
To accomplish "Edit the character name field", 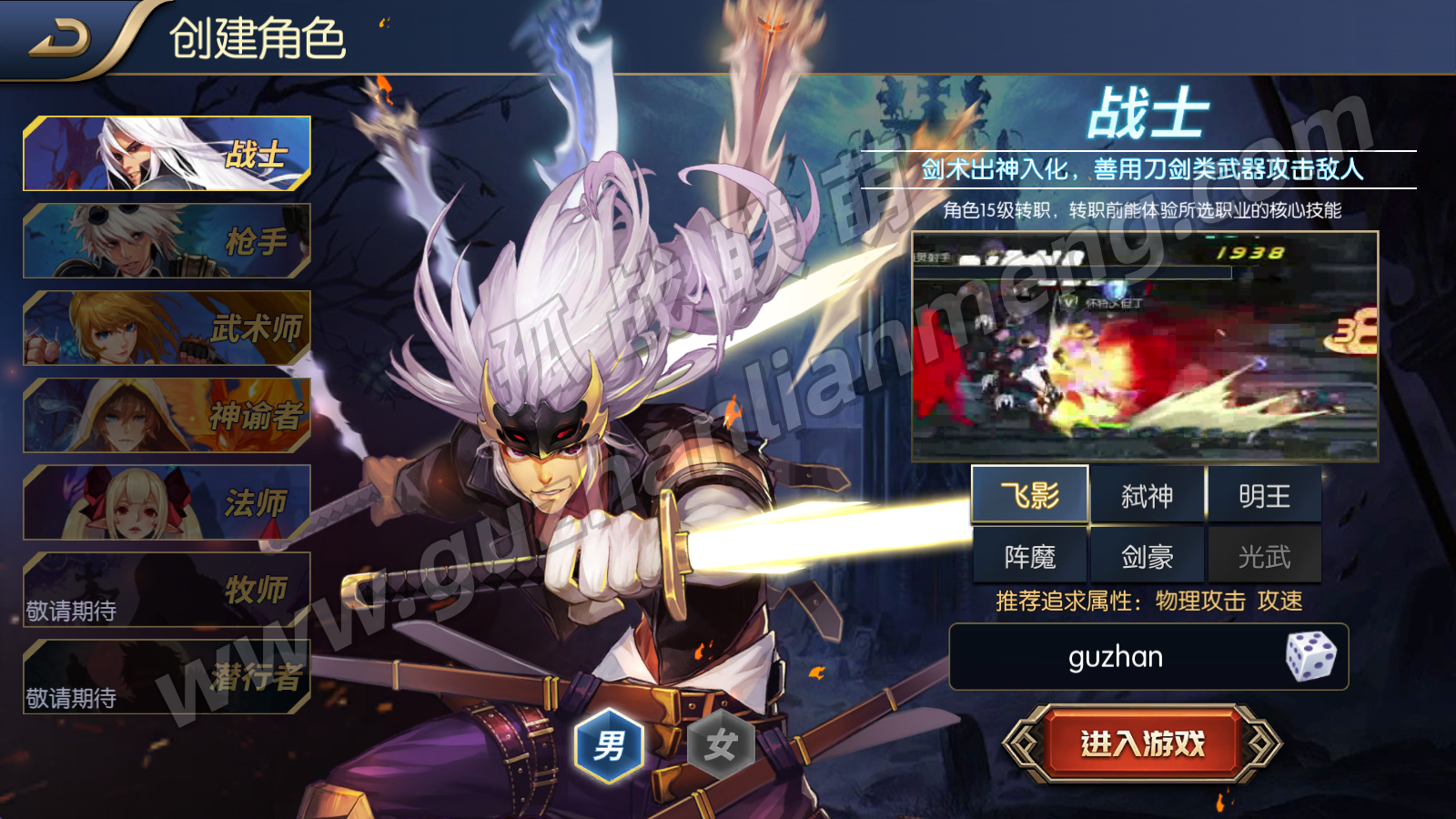I will click(1116, 657).
